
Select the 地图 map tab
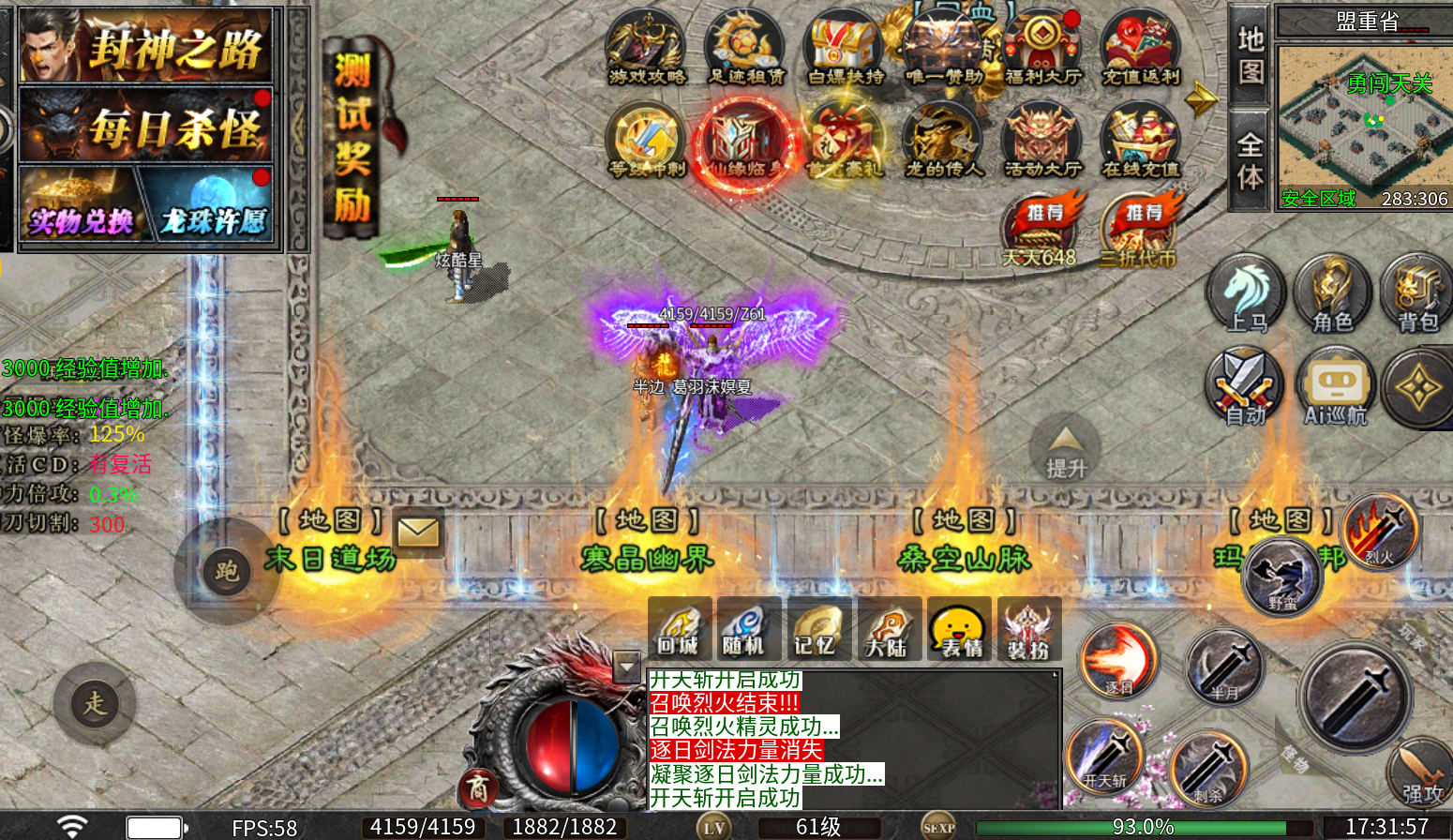[1251, 55]
